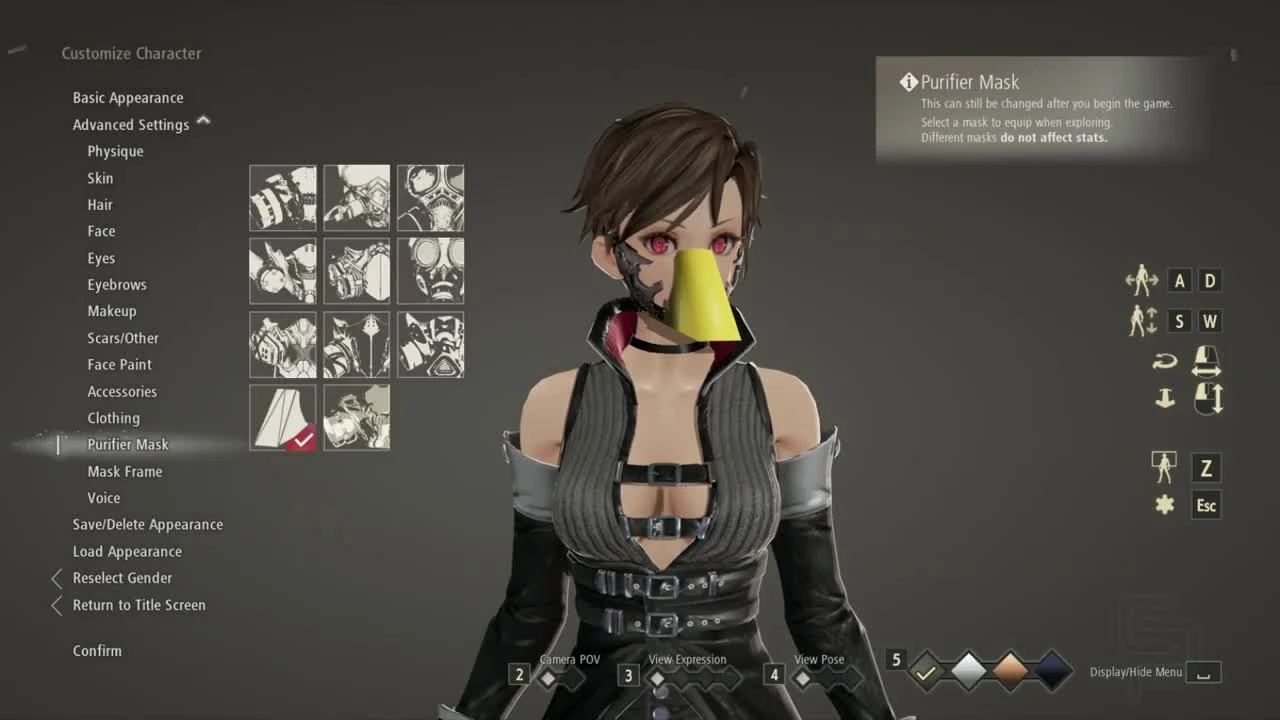Open the Face Paint category
This screenshot has height=720, width=1280.
pos(119,364)
